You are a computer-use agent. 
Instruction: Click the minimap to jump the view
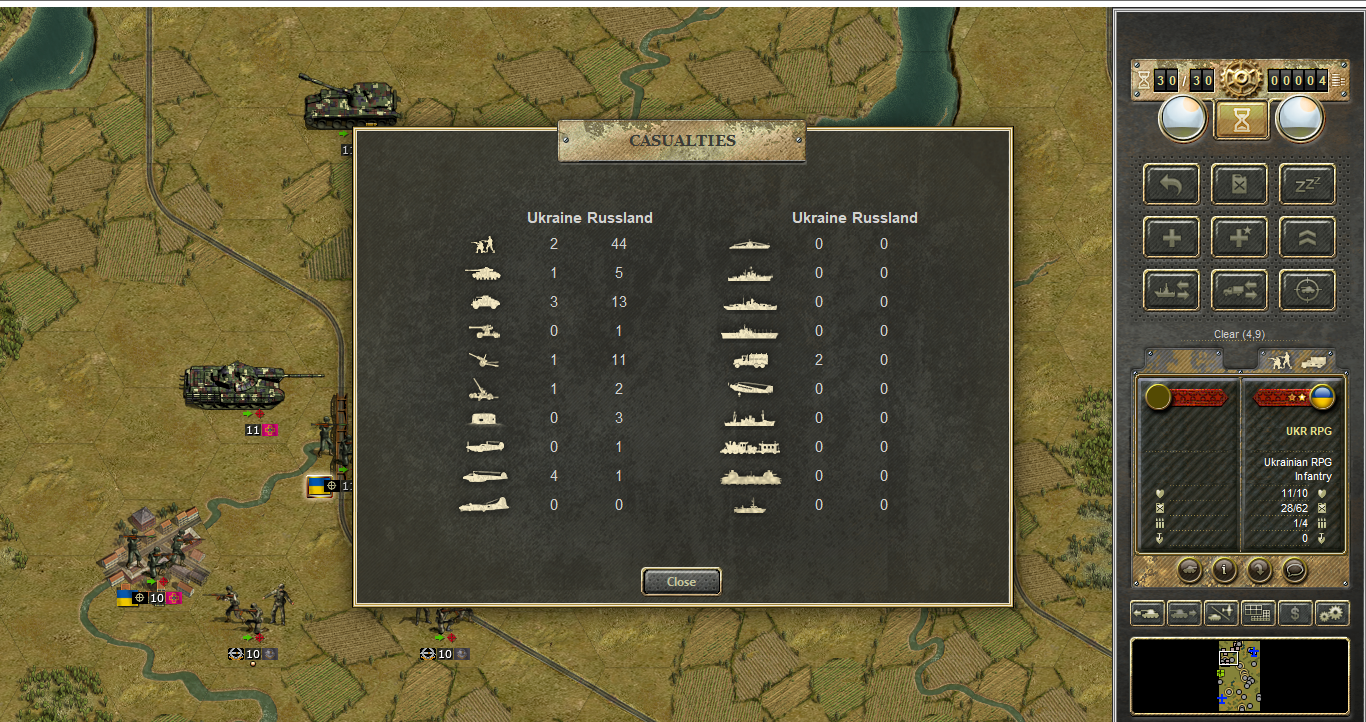click(1238, 676)
